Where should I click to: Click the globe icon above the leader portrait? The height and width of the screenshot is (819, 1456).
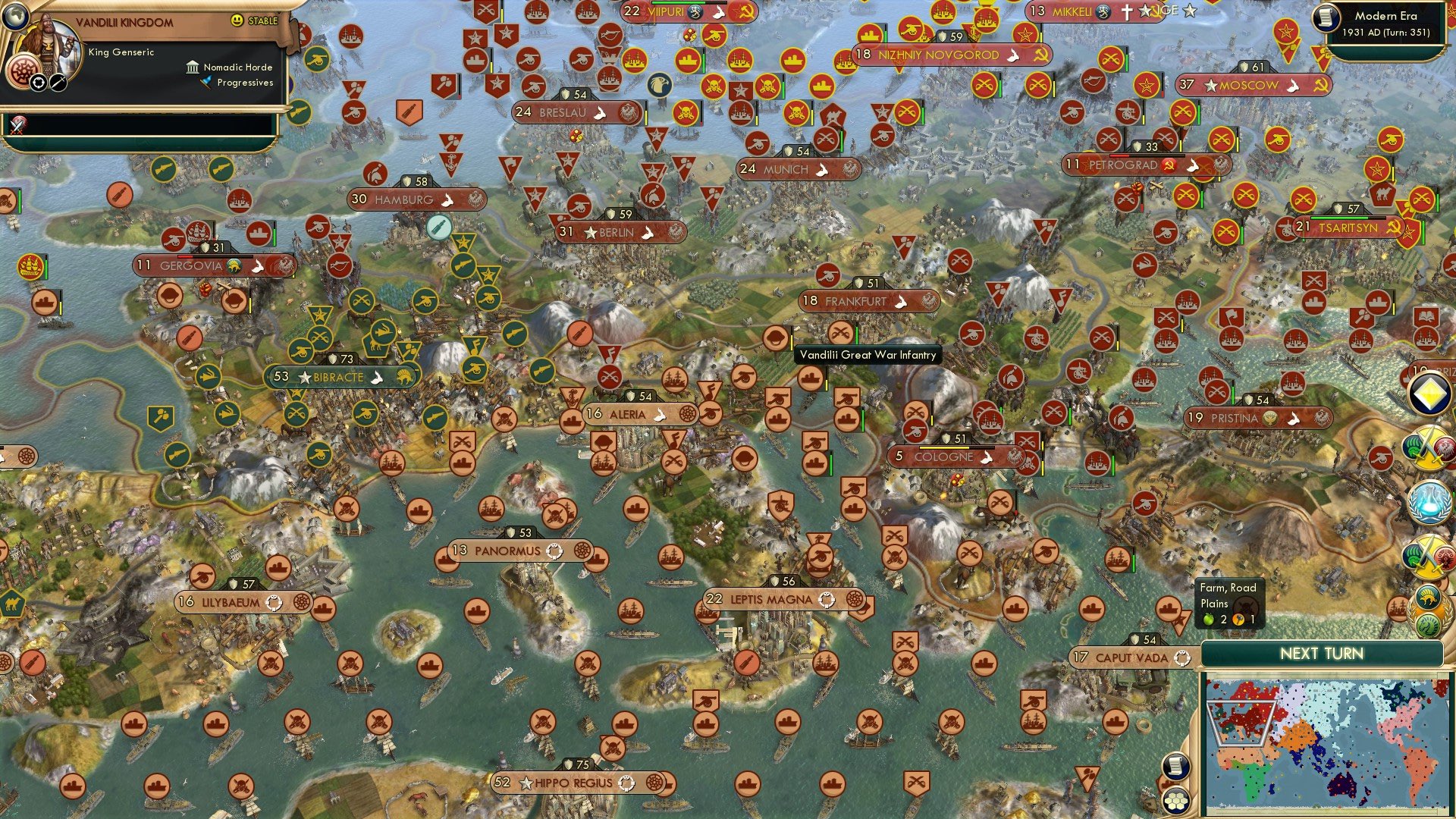15,17
